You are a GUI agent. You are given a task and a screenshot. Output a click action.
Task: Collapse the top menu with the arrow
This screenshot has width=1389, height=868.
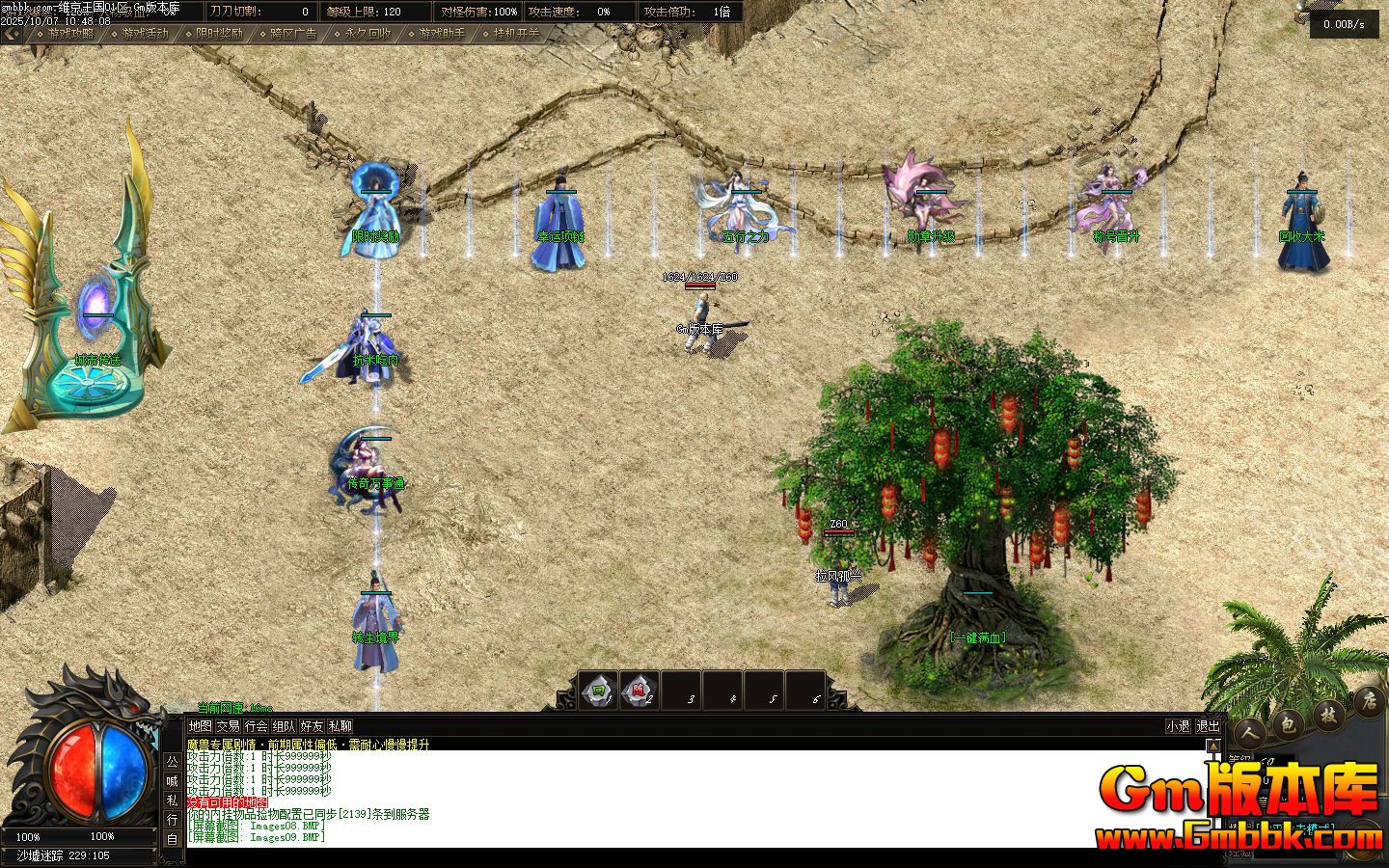tap(12, 33)
